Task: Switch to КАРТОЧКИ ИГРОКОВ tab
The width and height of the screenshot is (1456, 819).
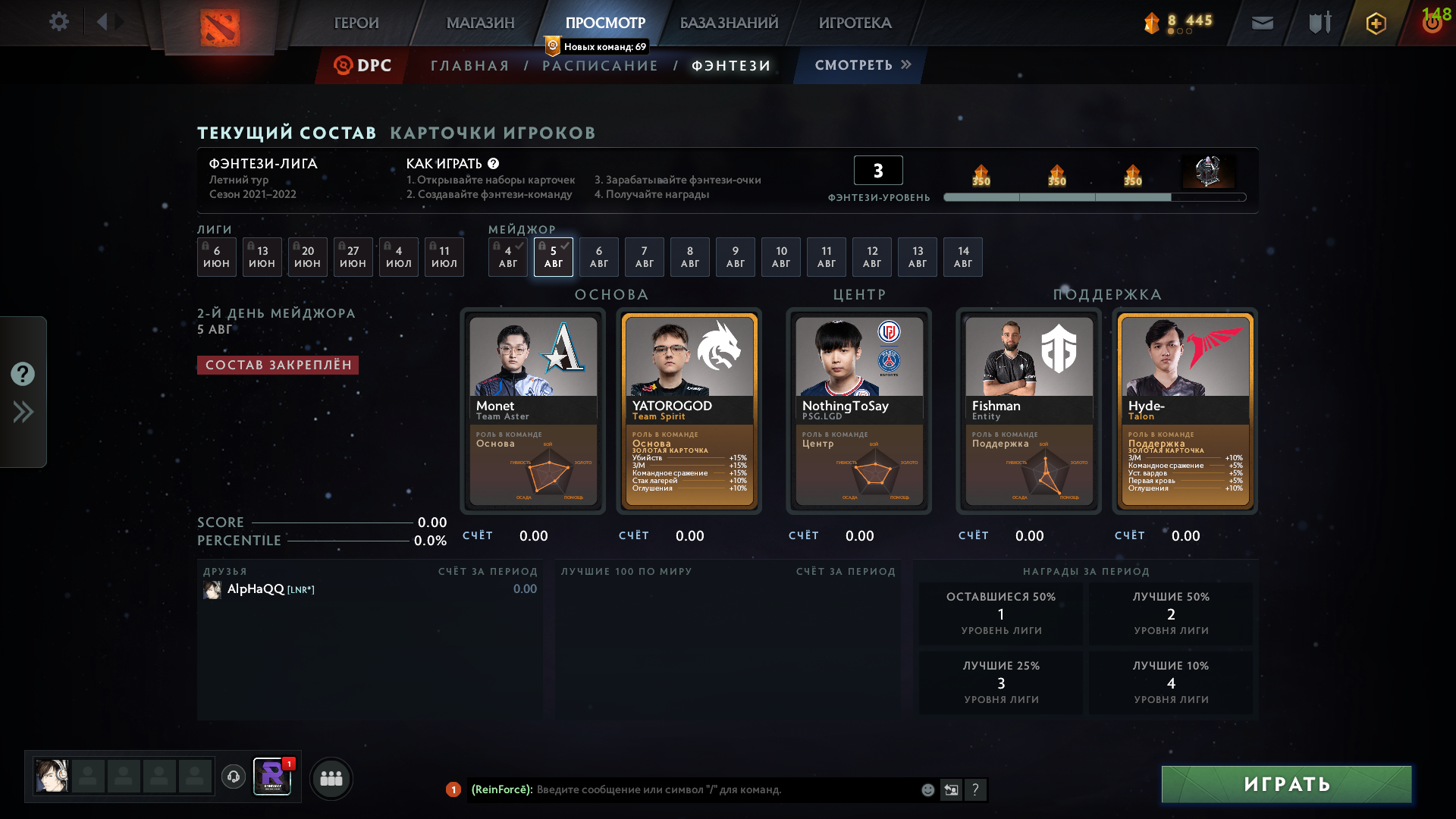Action: pos(493,133)
